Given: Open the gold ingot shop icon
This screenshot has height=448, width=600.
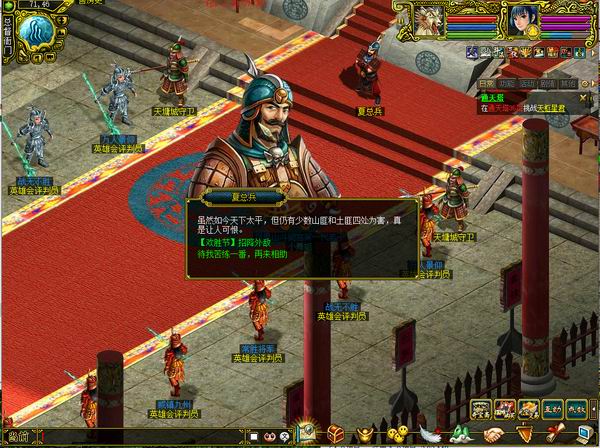Looking at the screenshot, I should tap(366, 435).
